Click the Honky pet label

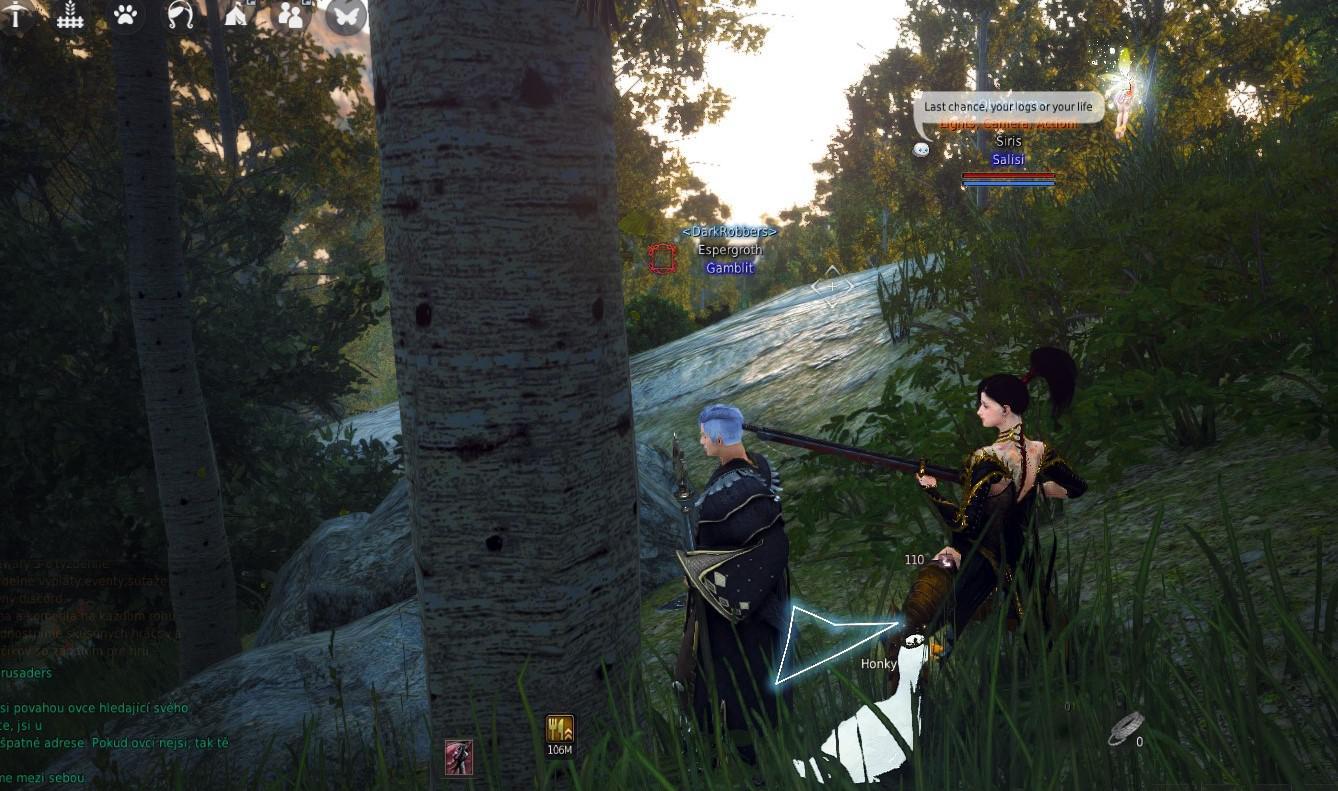point(878,662)
